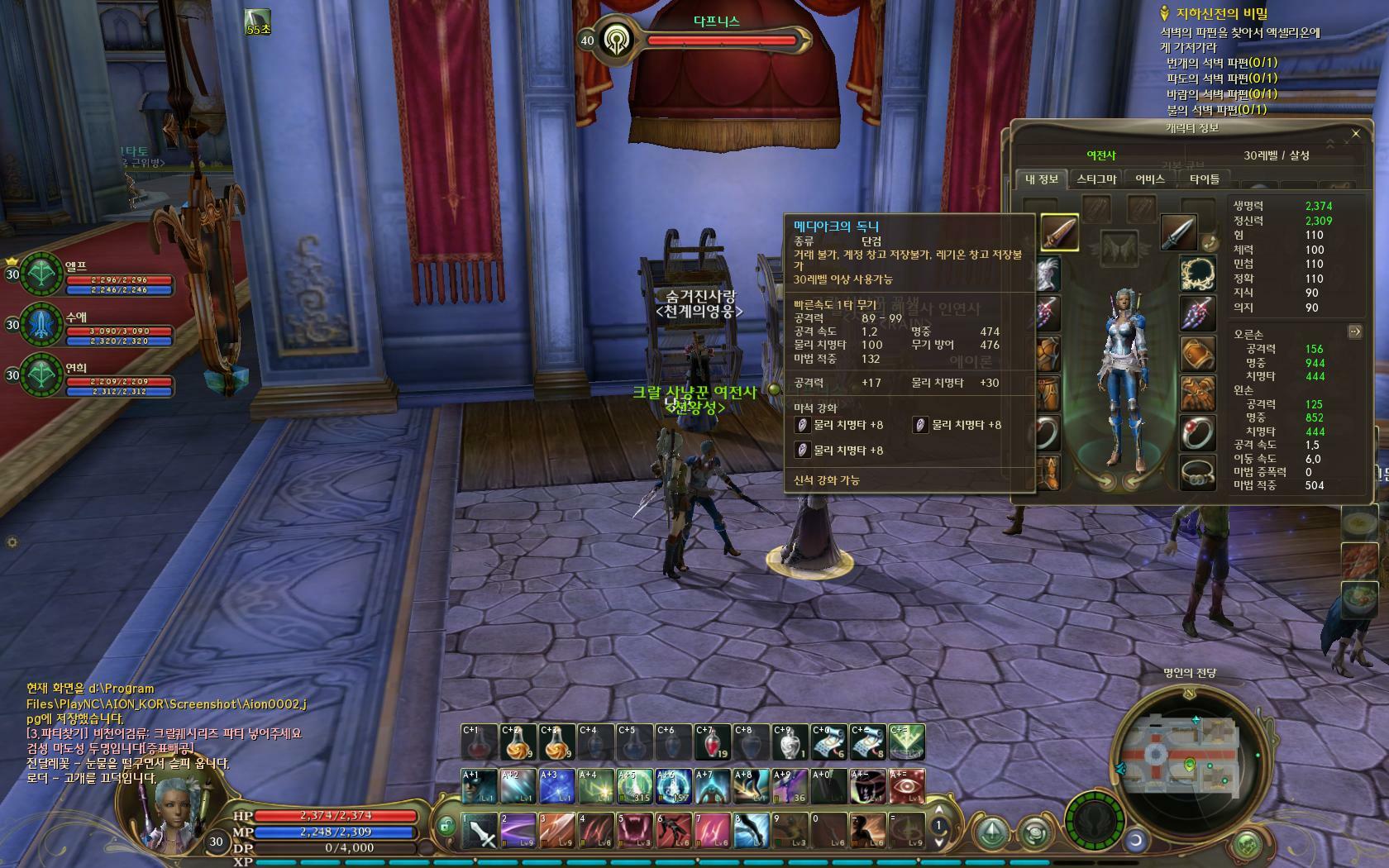This screenshot has width=1389, height=868.
Task: Select the equipped main-hand dagger slot
Action: coord(1059,232)
